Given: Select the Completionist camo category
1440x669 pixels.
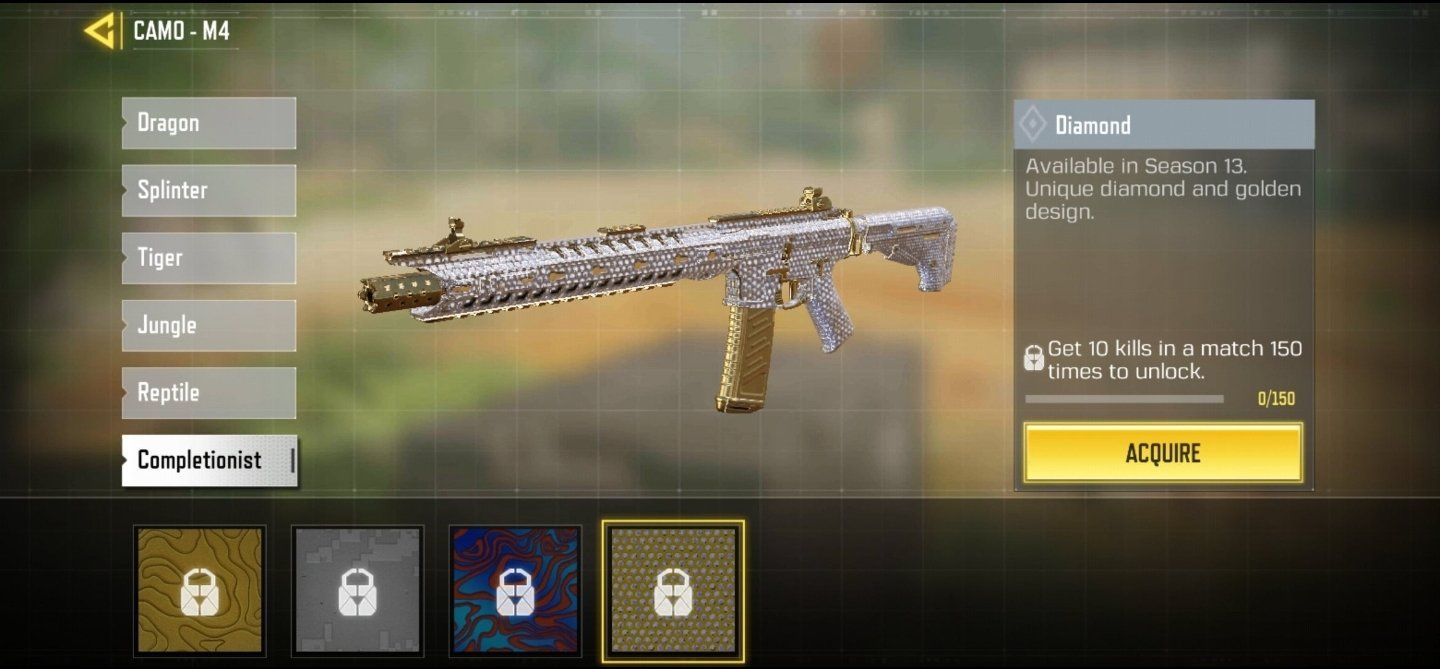Looking at the screenshot, I should 209,460.
